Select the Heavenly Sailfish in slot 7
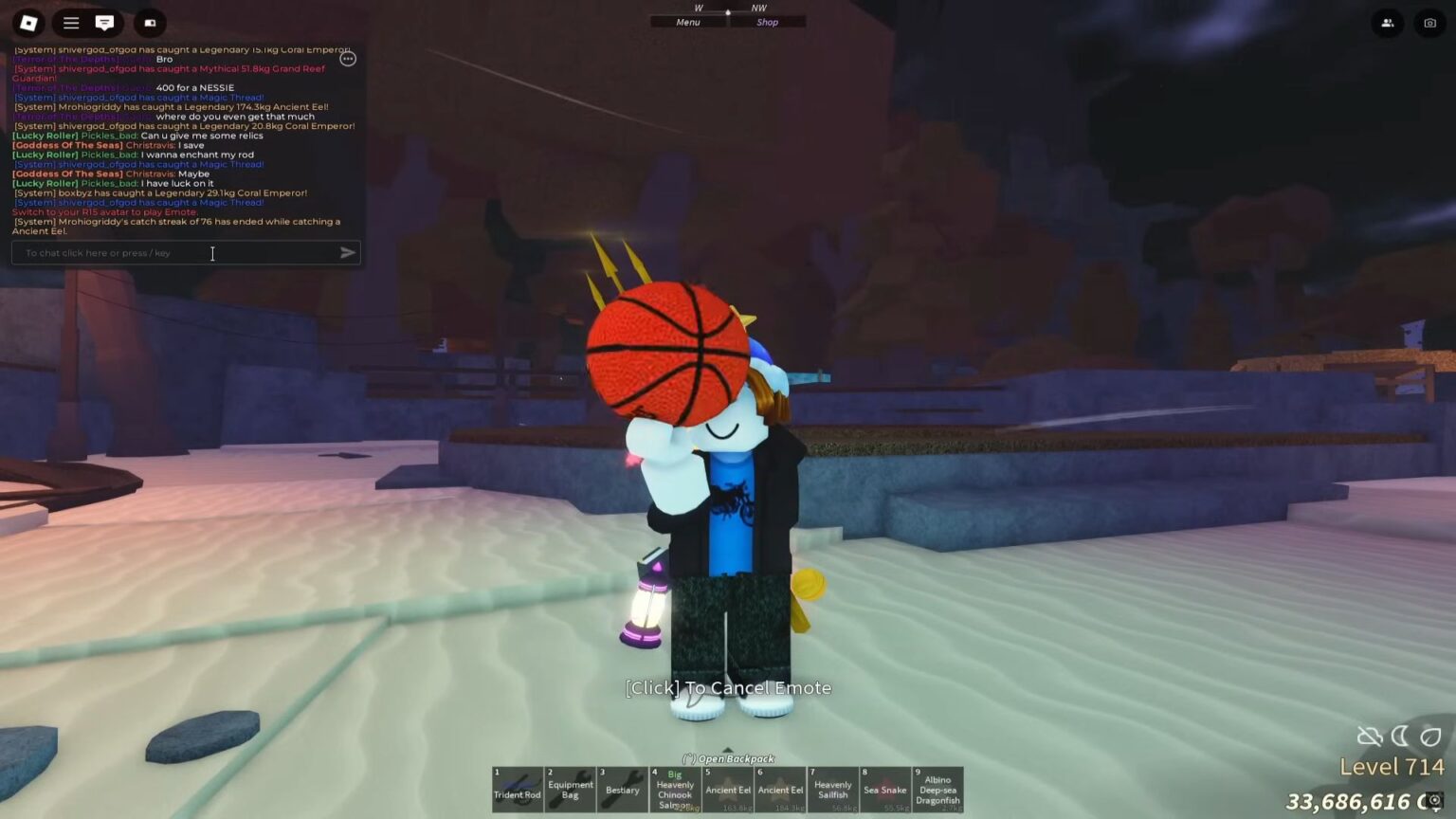 coord(832,789)
